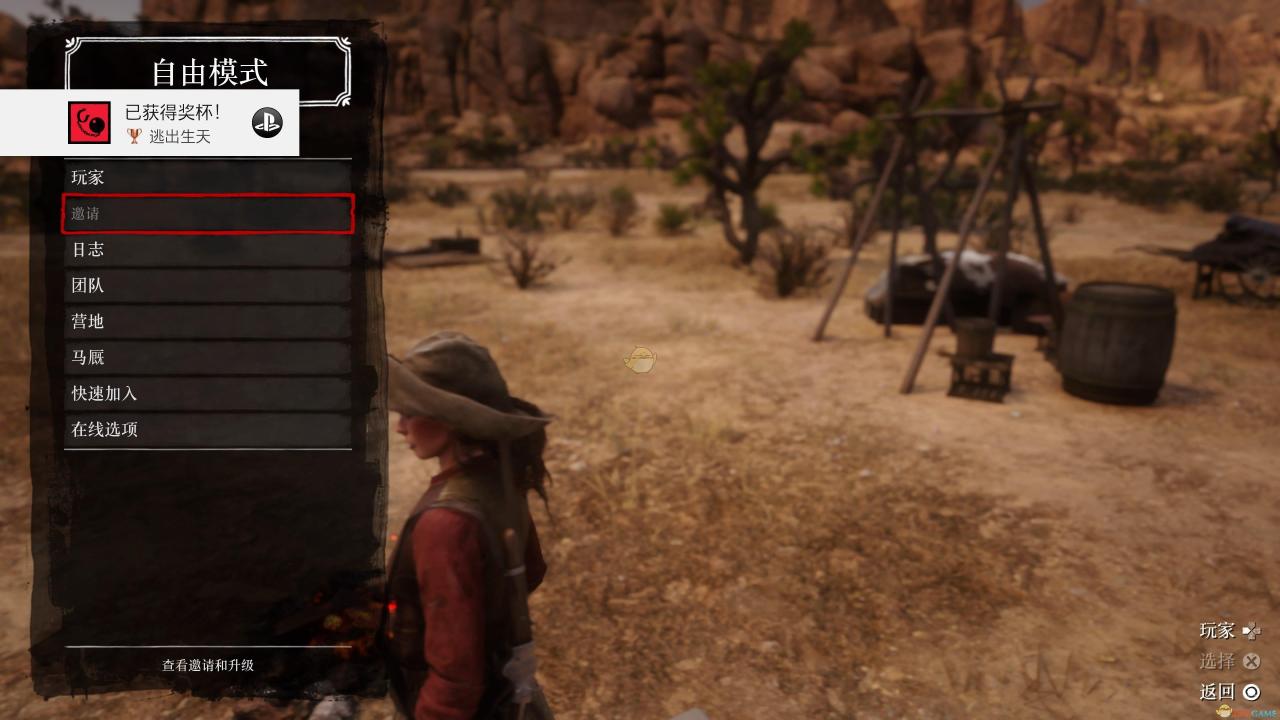1280x720 pixels.
Task: Choose the 团队 (Posse) menu entry
Action: (208, 286)
